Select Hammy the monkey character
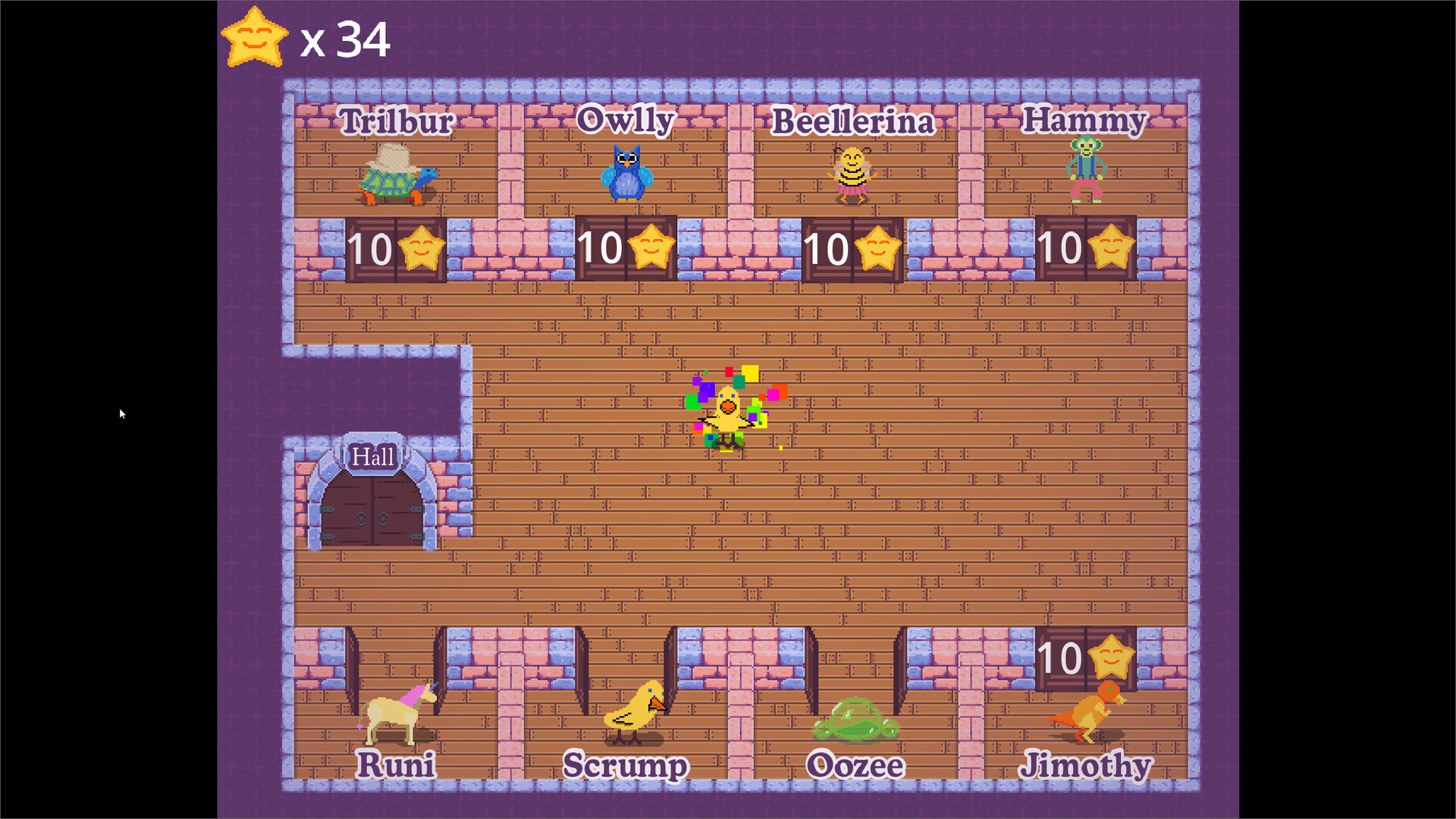 tap(1086, 167)
